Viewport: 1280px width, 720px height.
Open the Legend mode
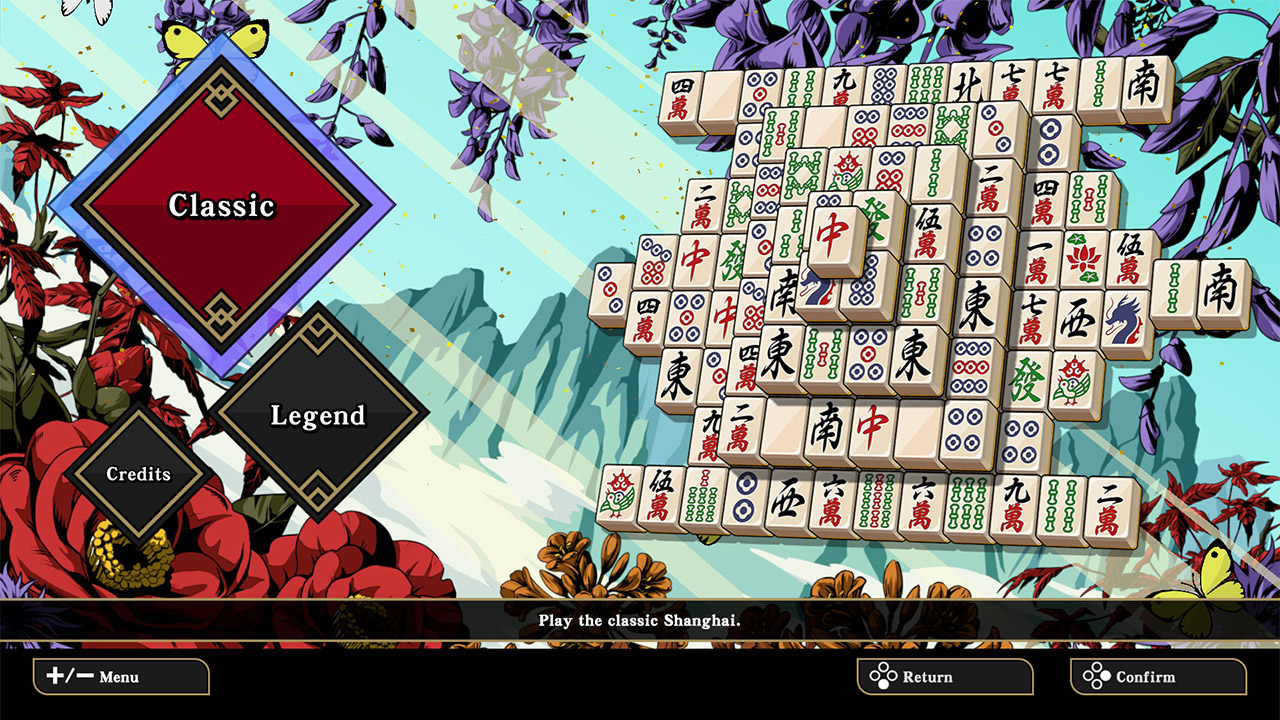(x=317, y=417)
